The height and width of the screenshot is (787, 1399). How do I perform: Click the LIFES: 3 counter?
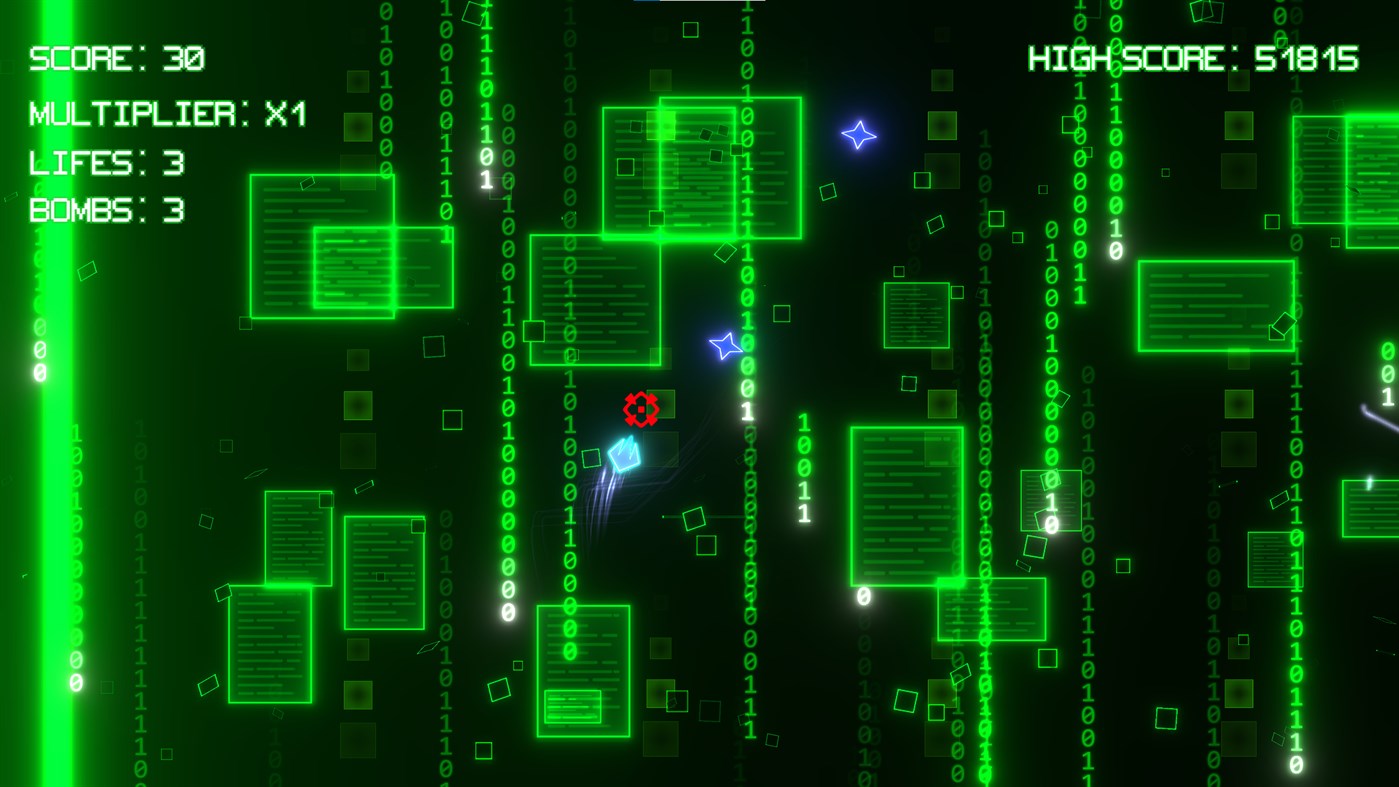click(x=105, y=162)
